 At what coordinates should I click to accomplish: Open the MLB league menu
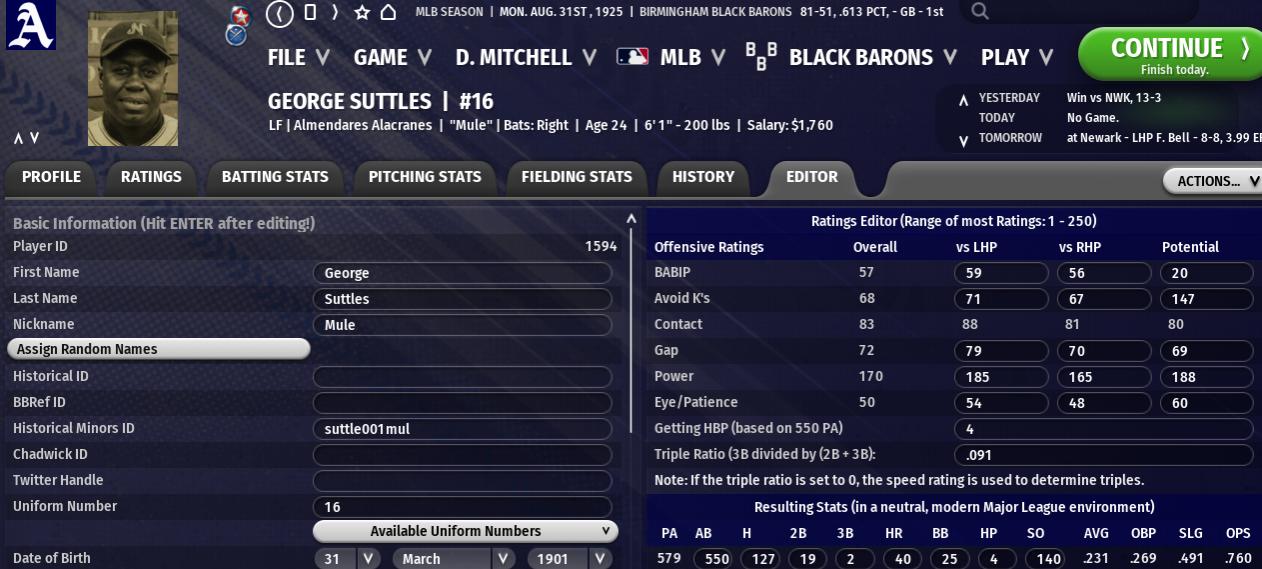(672, 57)
